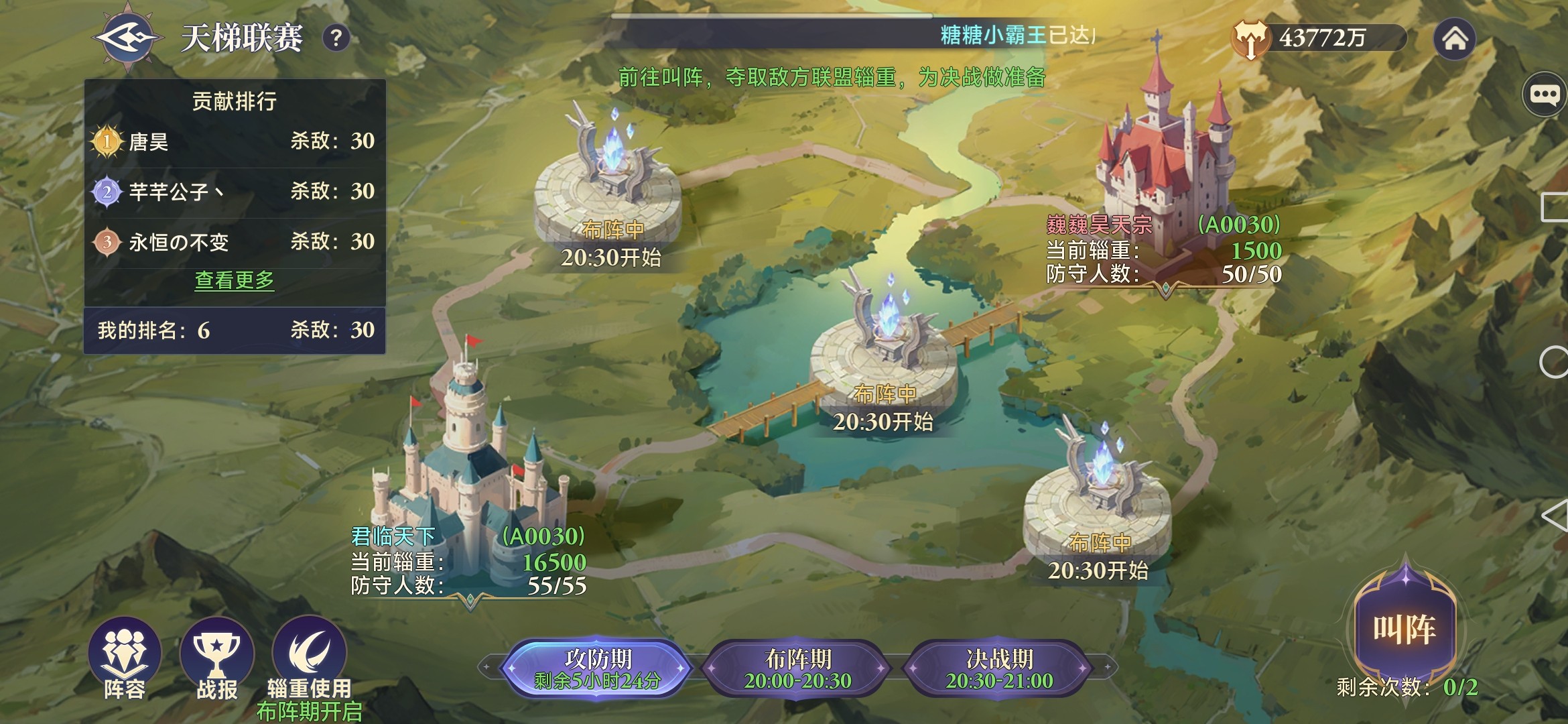Select the 决战期 phase tab
Viewport: 1568px width, 724px height.
pos(999,668)
